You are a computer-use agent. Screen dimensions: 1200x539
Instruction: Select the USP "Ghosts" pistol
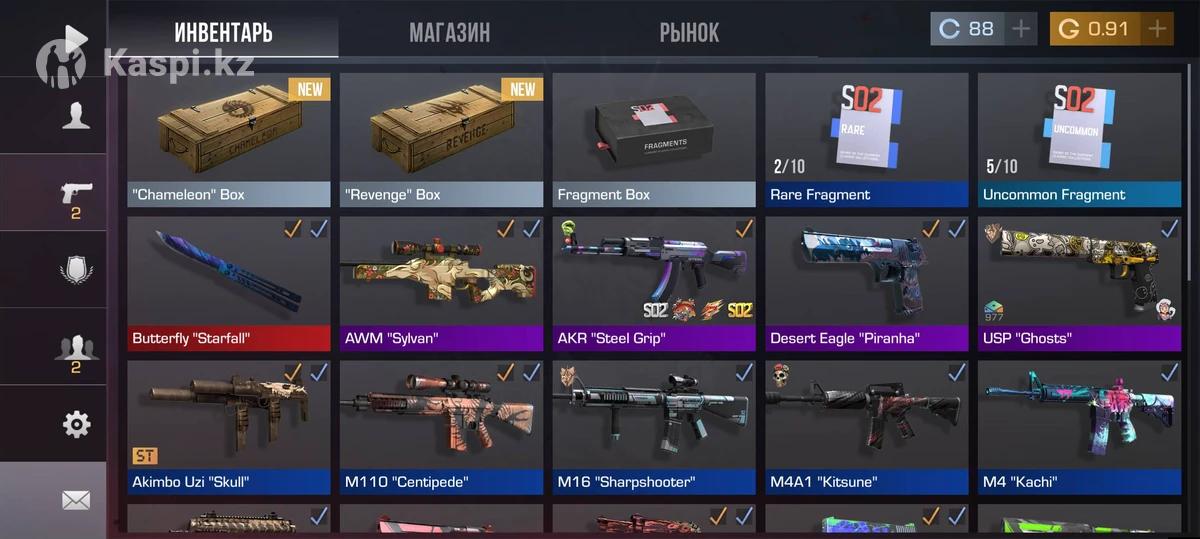[x=1079, y=282]
